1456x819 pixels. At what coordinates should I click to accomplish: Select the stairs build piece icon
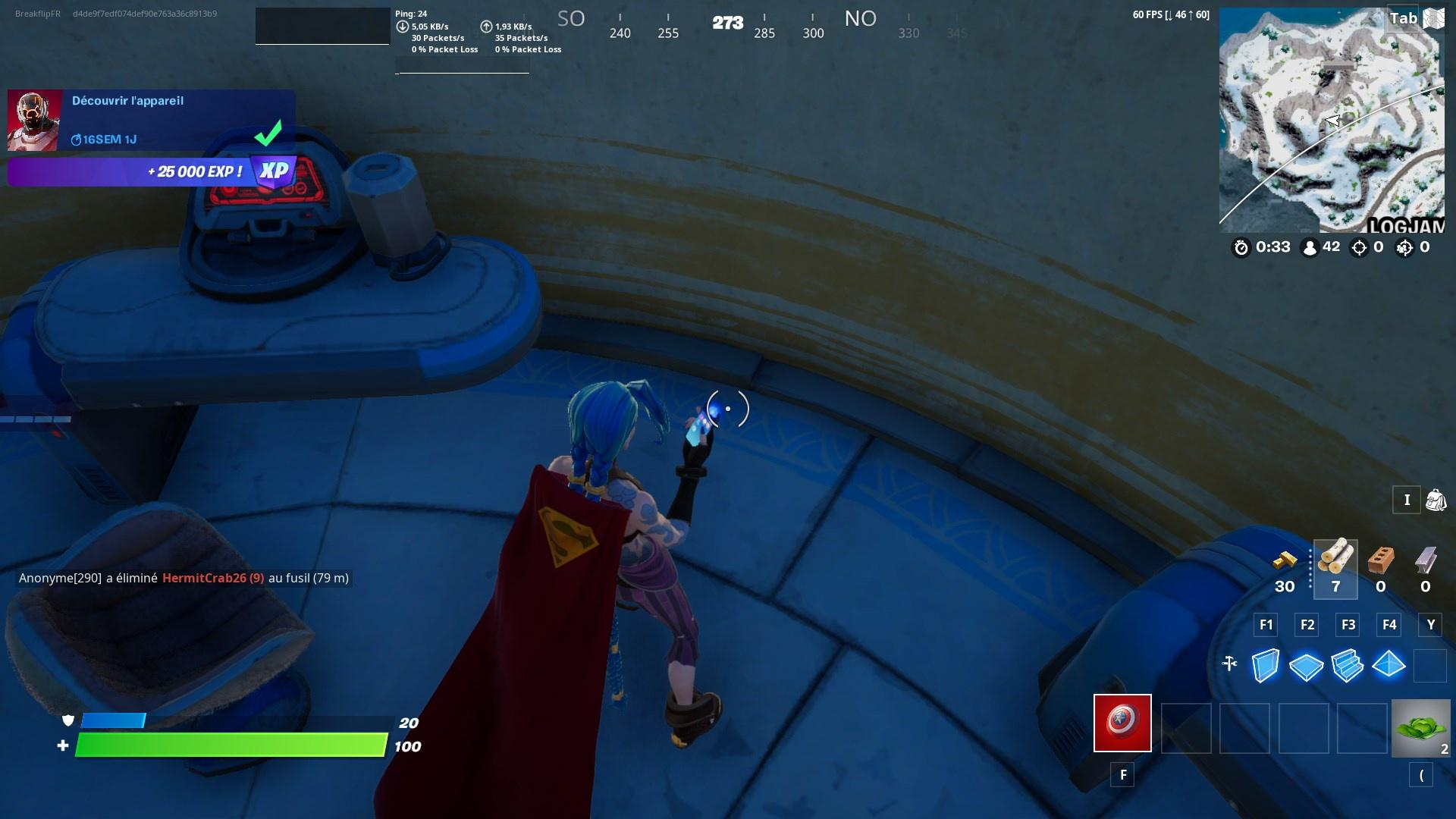click(1348, 666)
